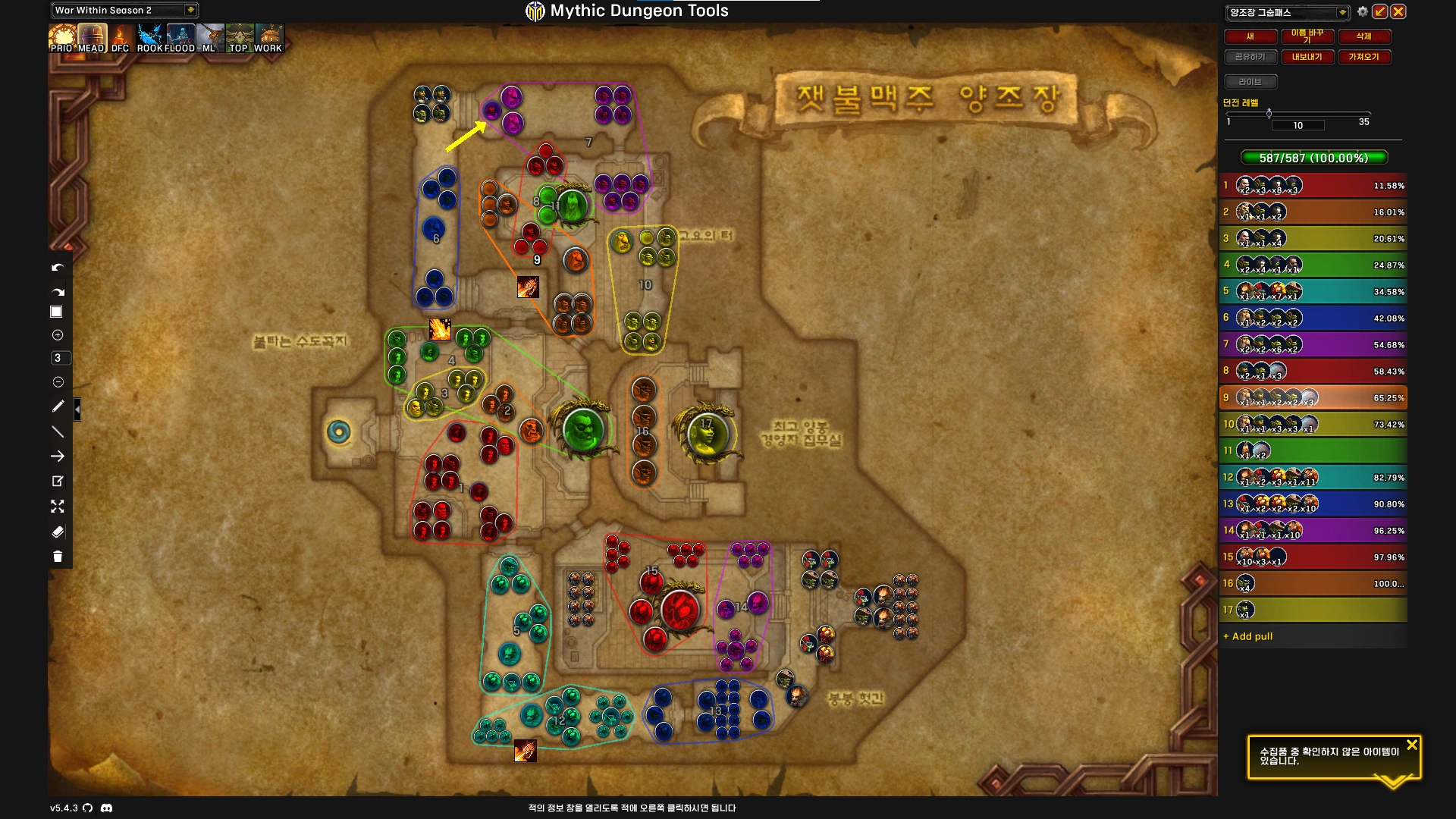Open settings with the gear icon
This screenshot has width=1456, height=819.
point(1363,11)
